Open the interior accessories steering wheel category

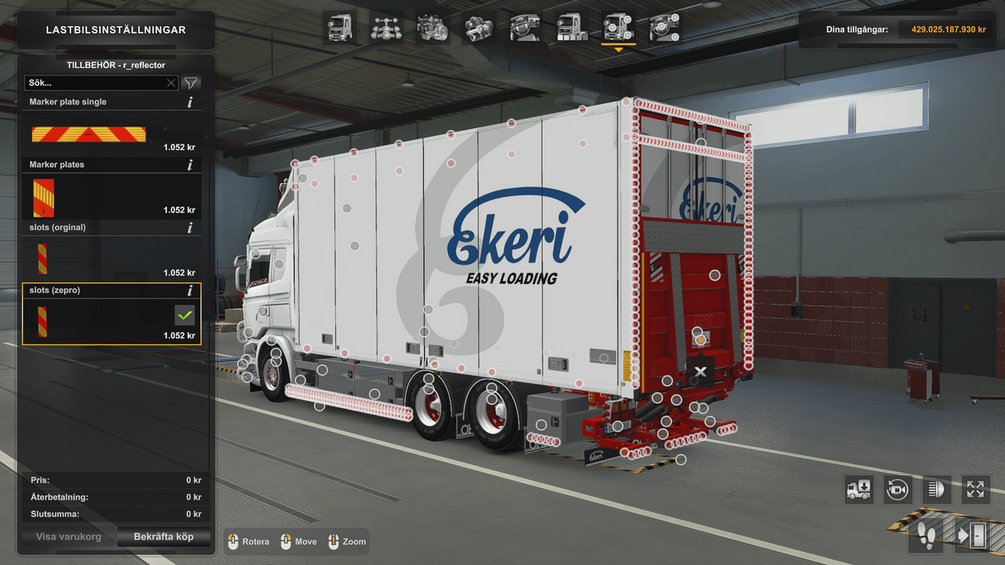(664, 28)
